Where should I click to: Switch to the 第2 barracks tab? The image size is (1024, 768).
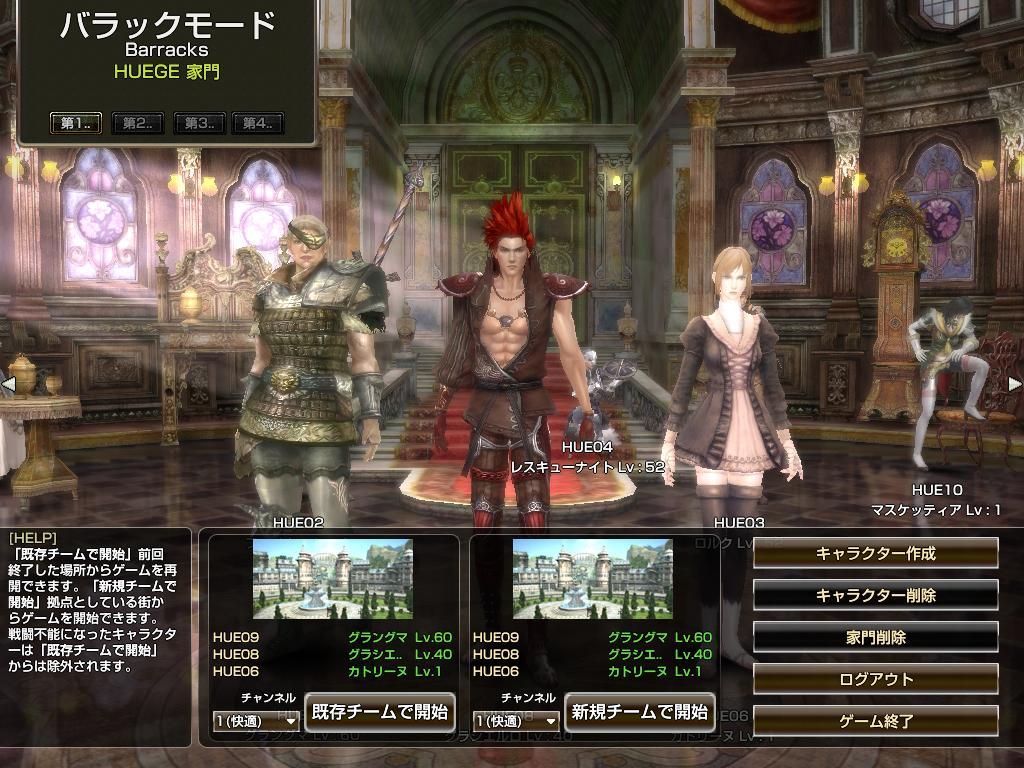pyautogui.click(x=137, y=123)
